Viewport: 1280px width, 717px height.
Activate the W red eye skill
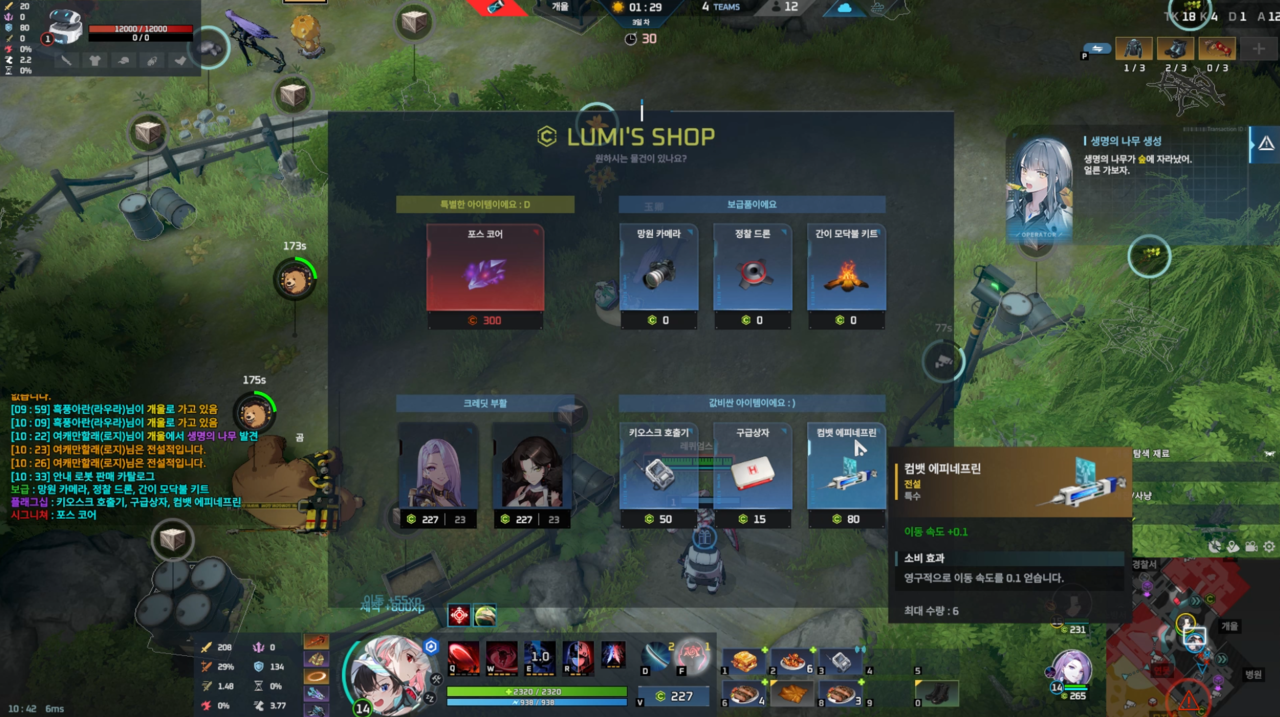pyautogui.click(x=501, y=657)
